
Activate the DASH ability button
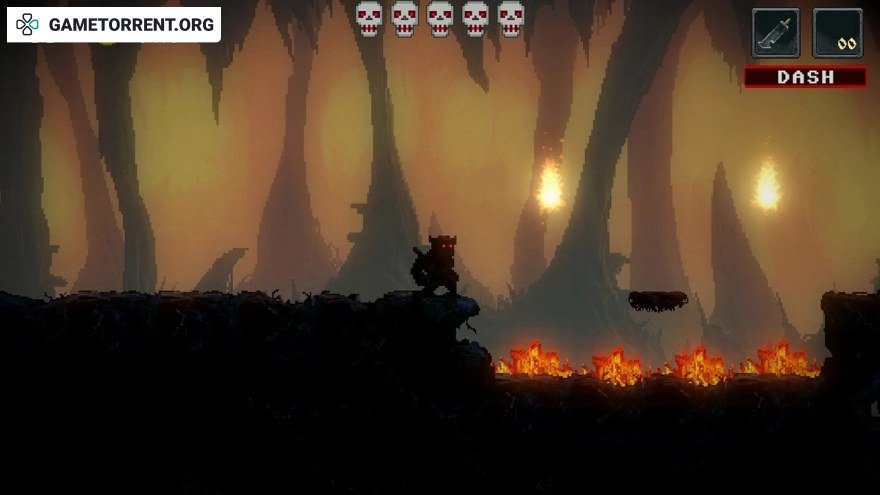click(805, 77)
